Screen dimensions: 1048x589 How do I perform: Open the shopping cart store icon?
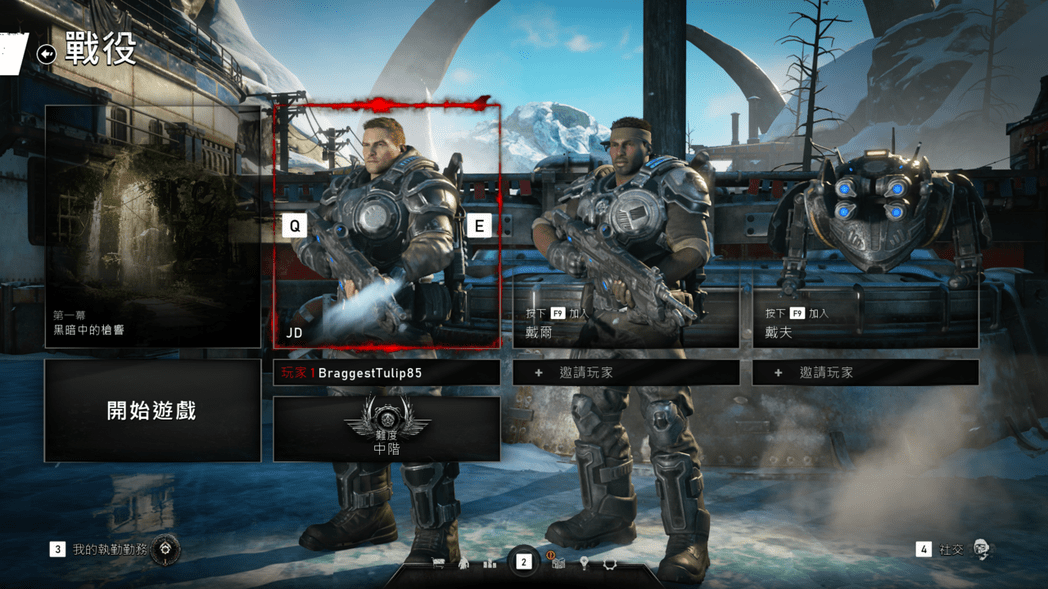pyautogui.click(x=438, y=564)
